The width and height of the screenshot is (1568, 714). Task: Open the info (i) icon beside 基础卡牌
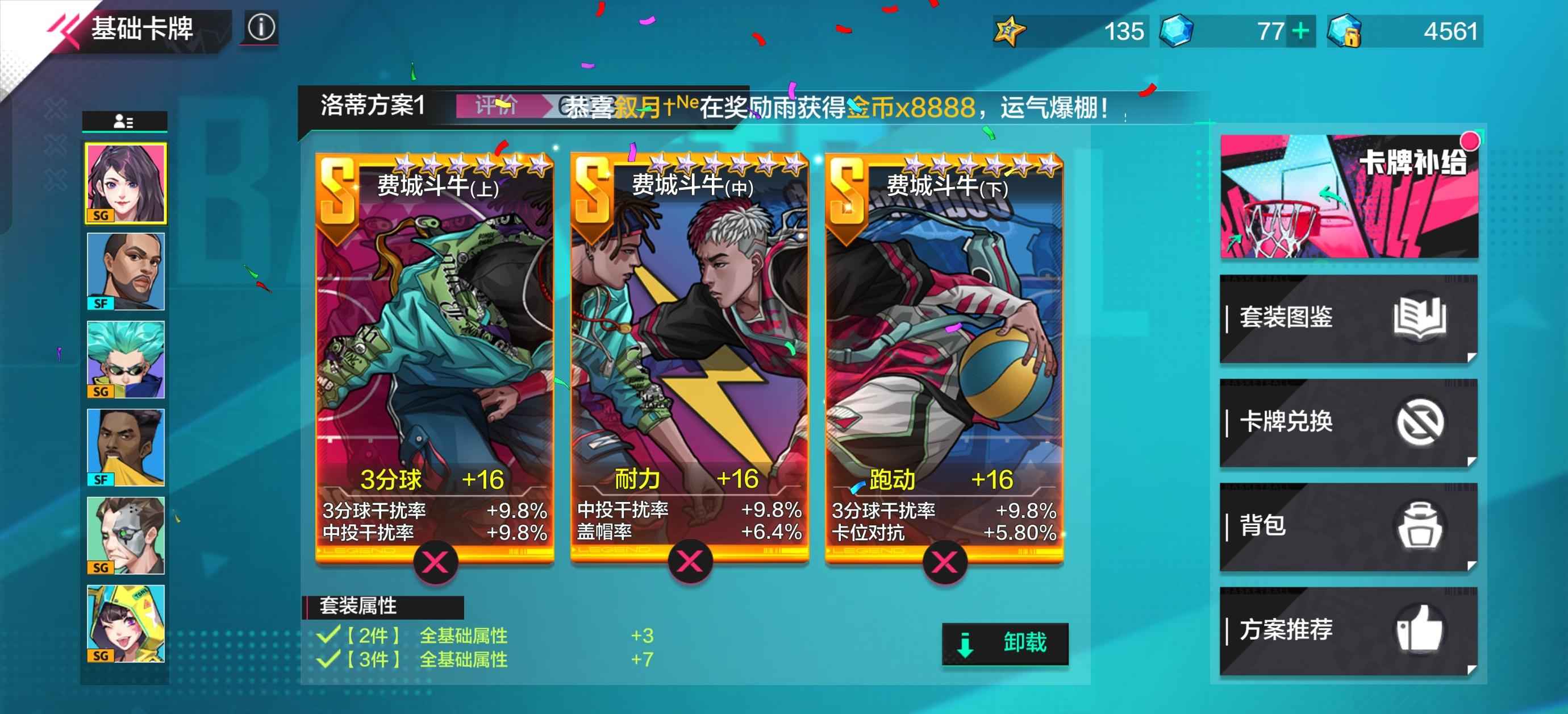click(261, 26)
